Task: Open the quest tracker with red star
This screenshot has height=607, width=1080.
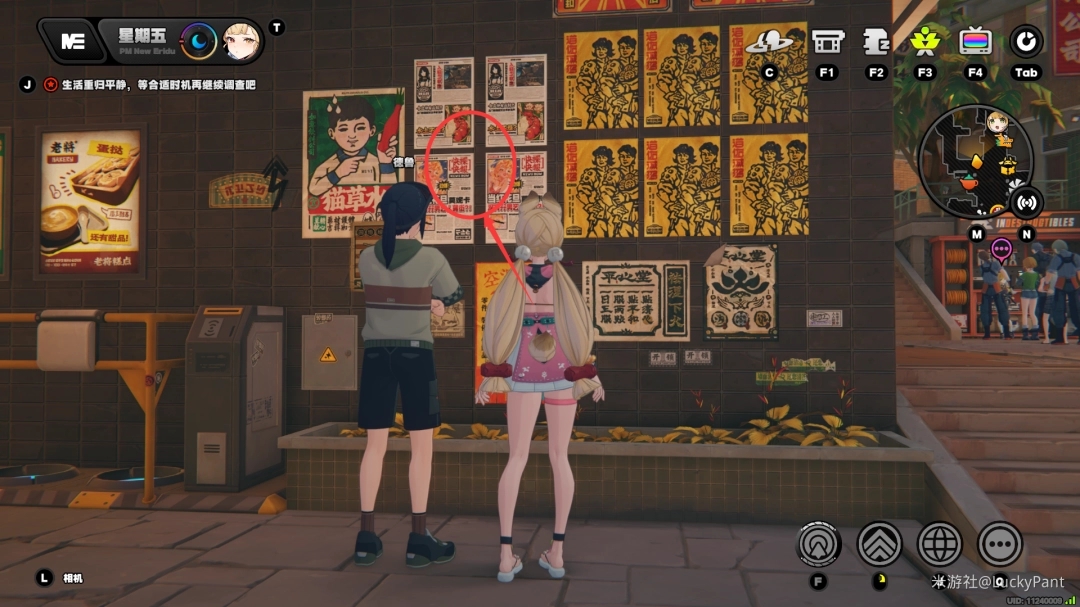Action: pyautogui.click(x=50, y=85)
